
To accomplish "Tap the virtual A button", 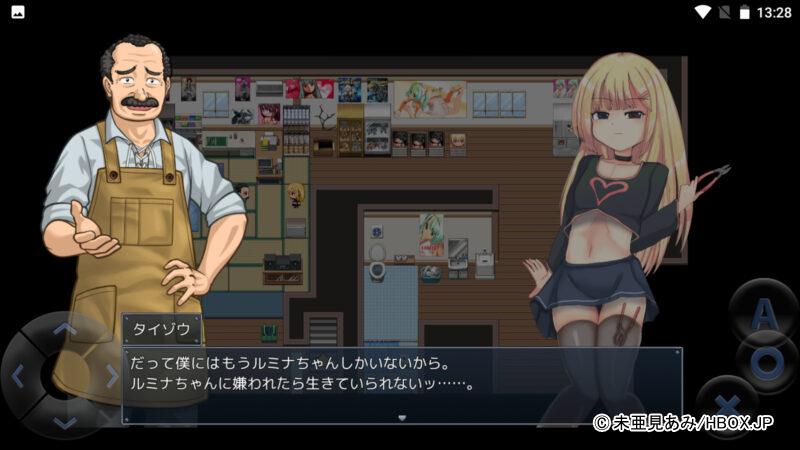I will (x=763, y=313).
